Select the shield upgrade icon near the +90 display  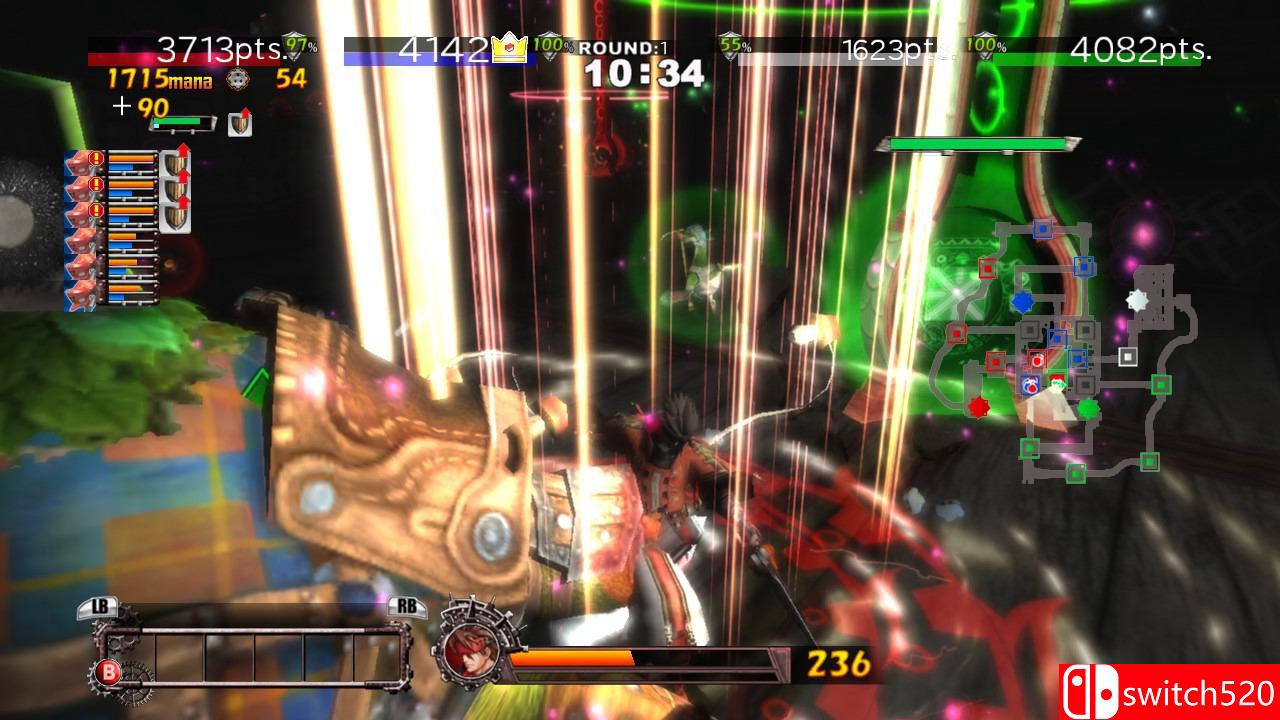[238, 125]
